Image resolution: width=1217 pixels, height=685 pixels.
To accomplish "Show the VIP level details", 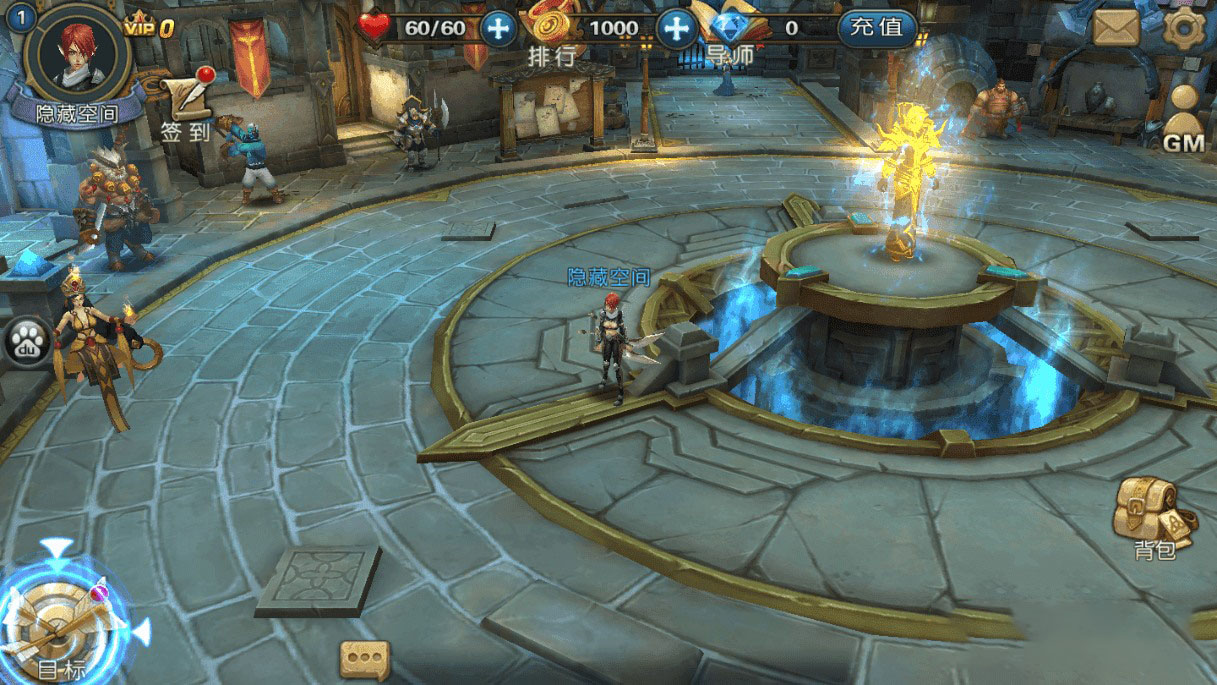I will click(150, 28).
